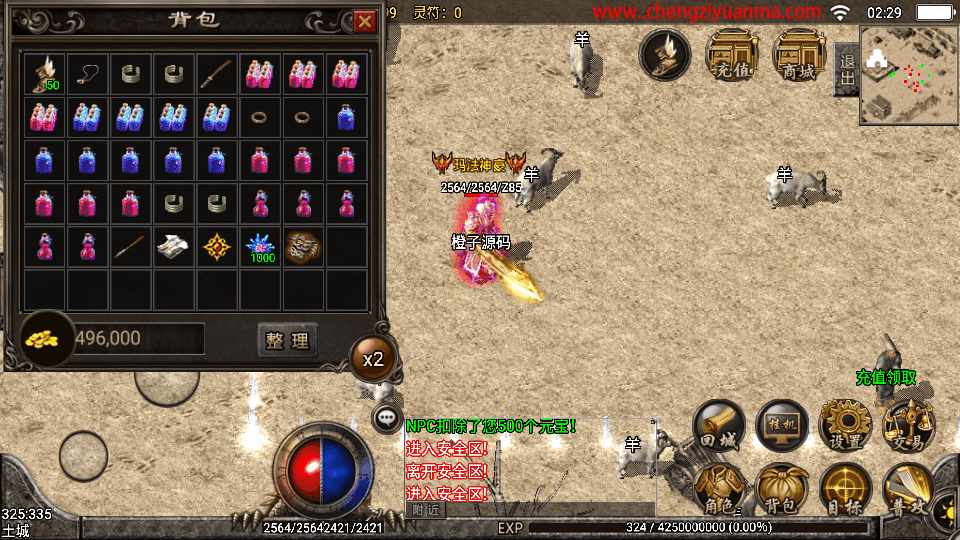Viewport: 960px width, 540px height.
Task: Click the 整理 sort button
Action: [x=288, y=340]
